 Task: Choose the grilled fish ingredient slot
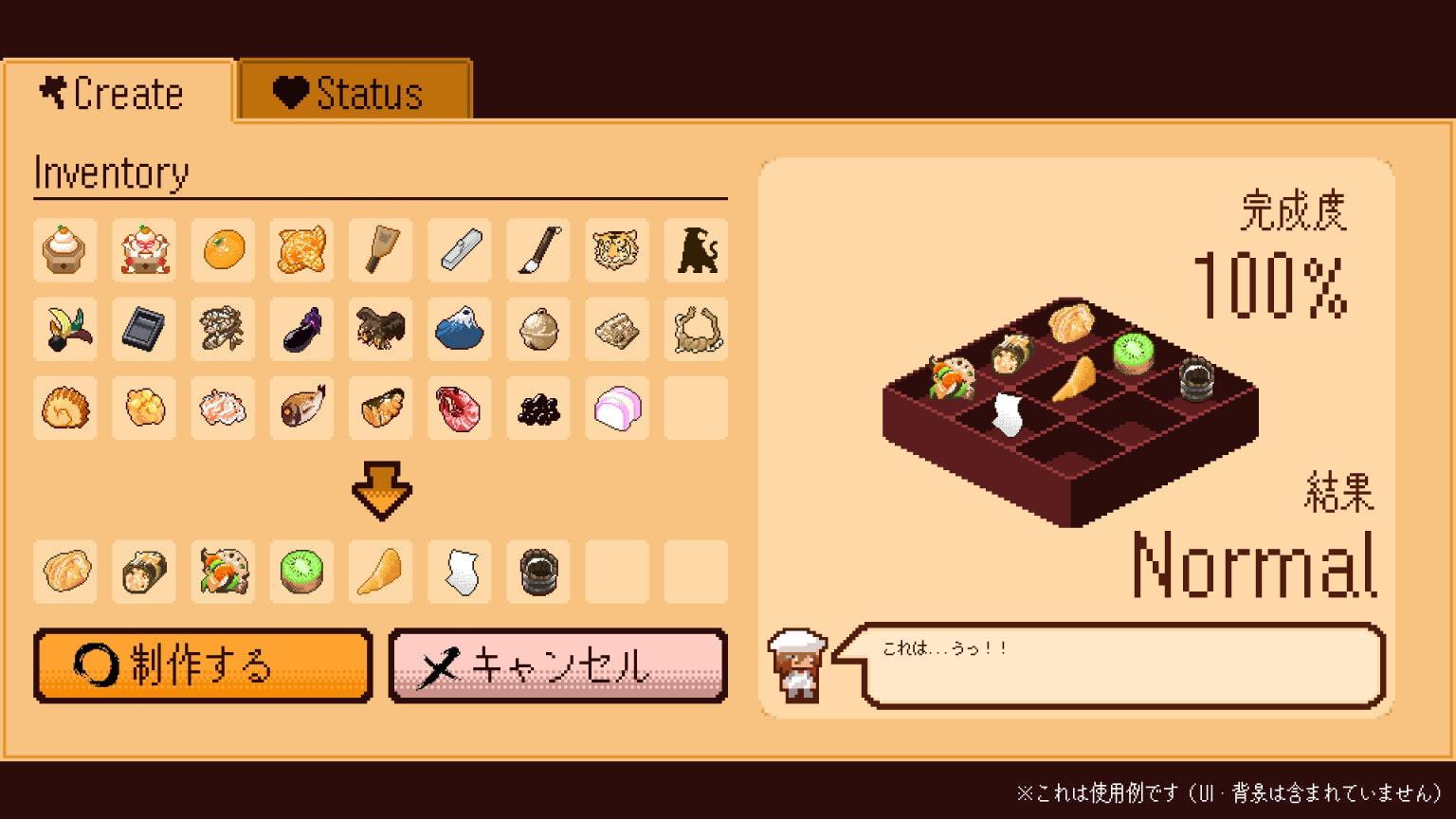tap(302, 408)
